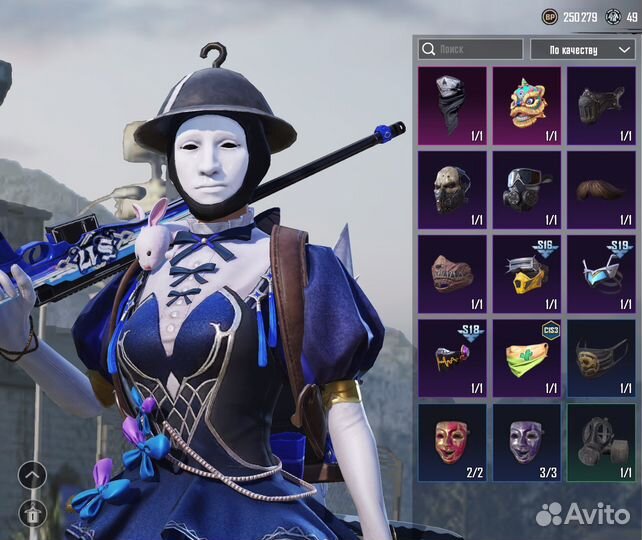The width and height of the screenshot is (642, 540).
Task: Select the green cactus CIS3 mask
Action: pyautogui.click(x=527, y=356)
